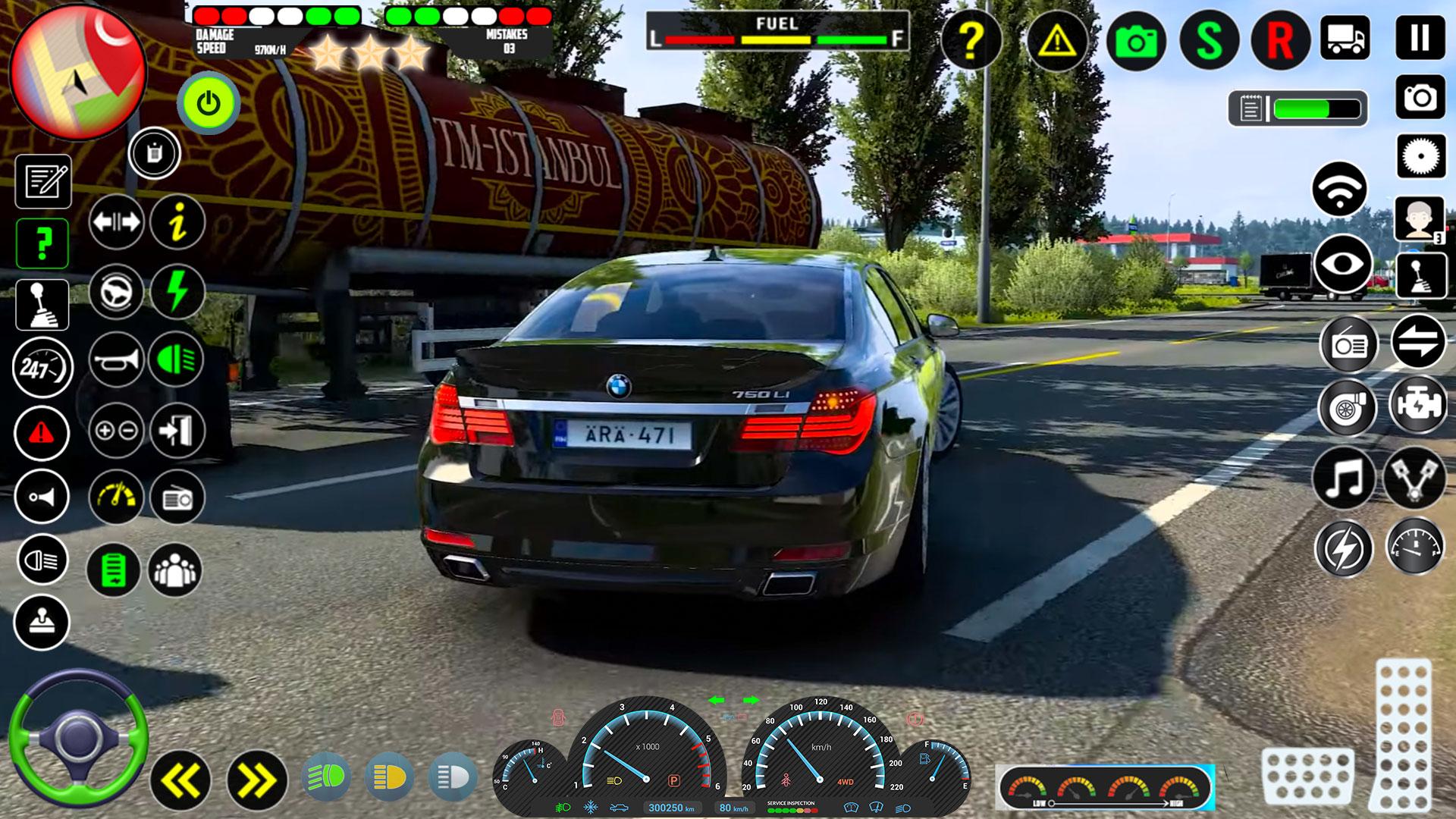Open the radio player
Screen dimensions: 1456x819
click(x=176, y=497)
